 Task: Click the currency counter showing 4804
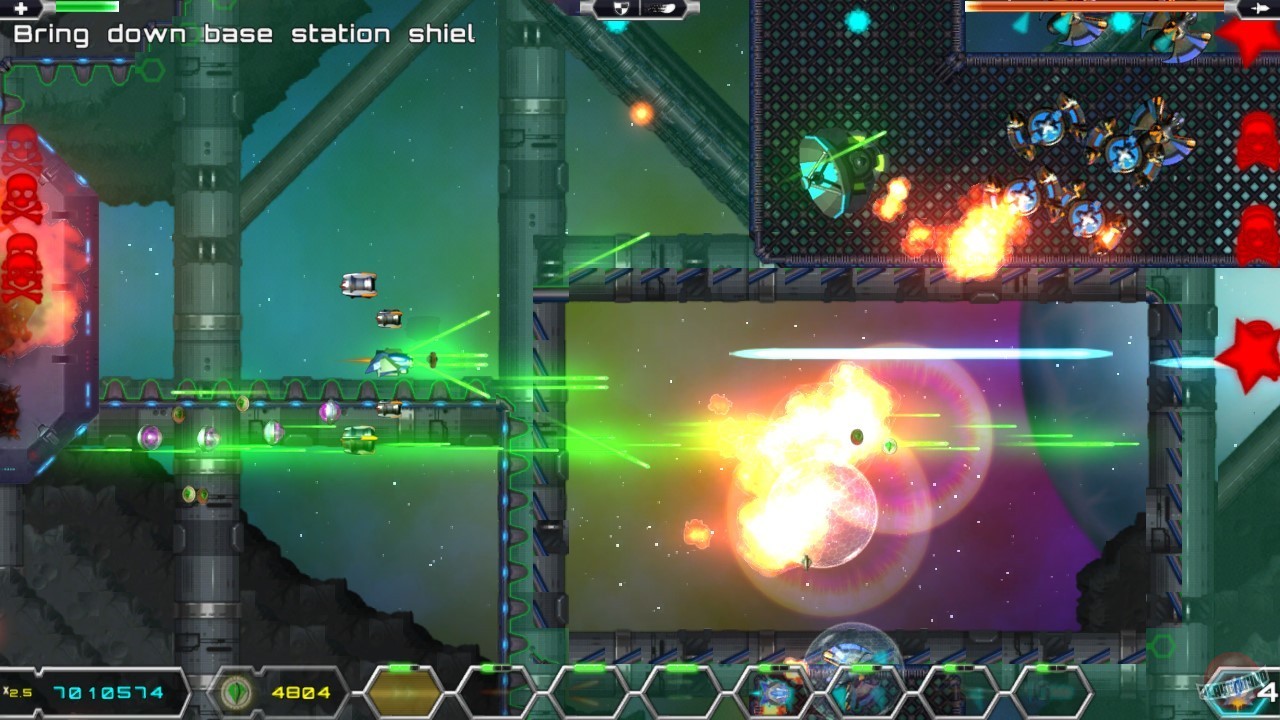point(300,691)
